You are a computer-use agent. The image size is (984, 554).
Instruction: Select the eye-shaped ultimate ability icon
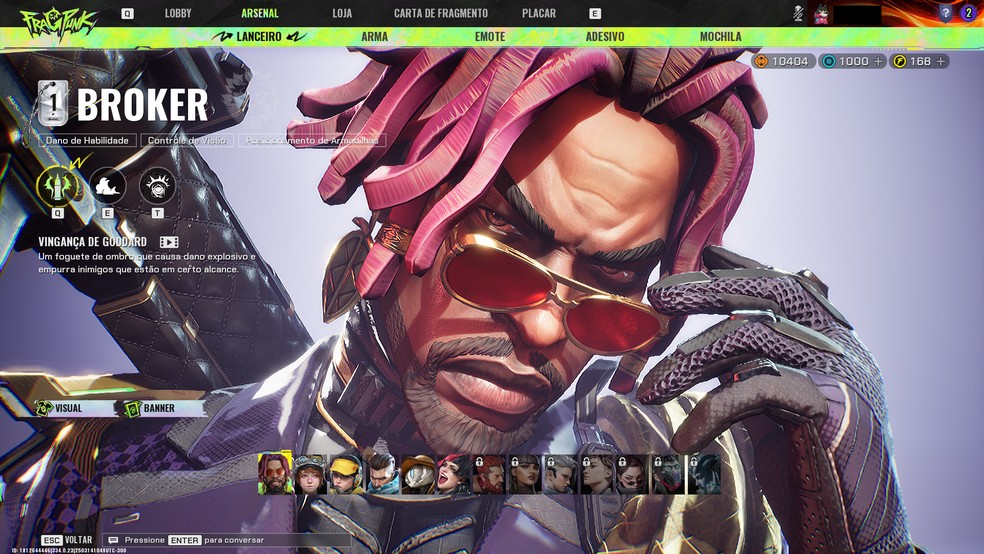point(158,186)
